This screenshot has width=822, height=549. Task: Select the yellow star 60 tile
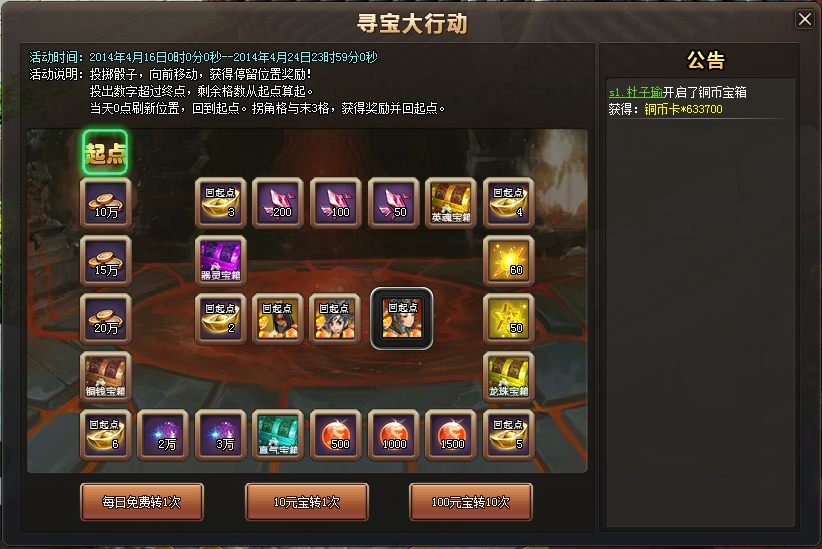pos(509,261)
